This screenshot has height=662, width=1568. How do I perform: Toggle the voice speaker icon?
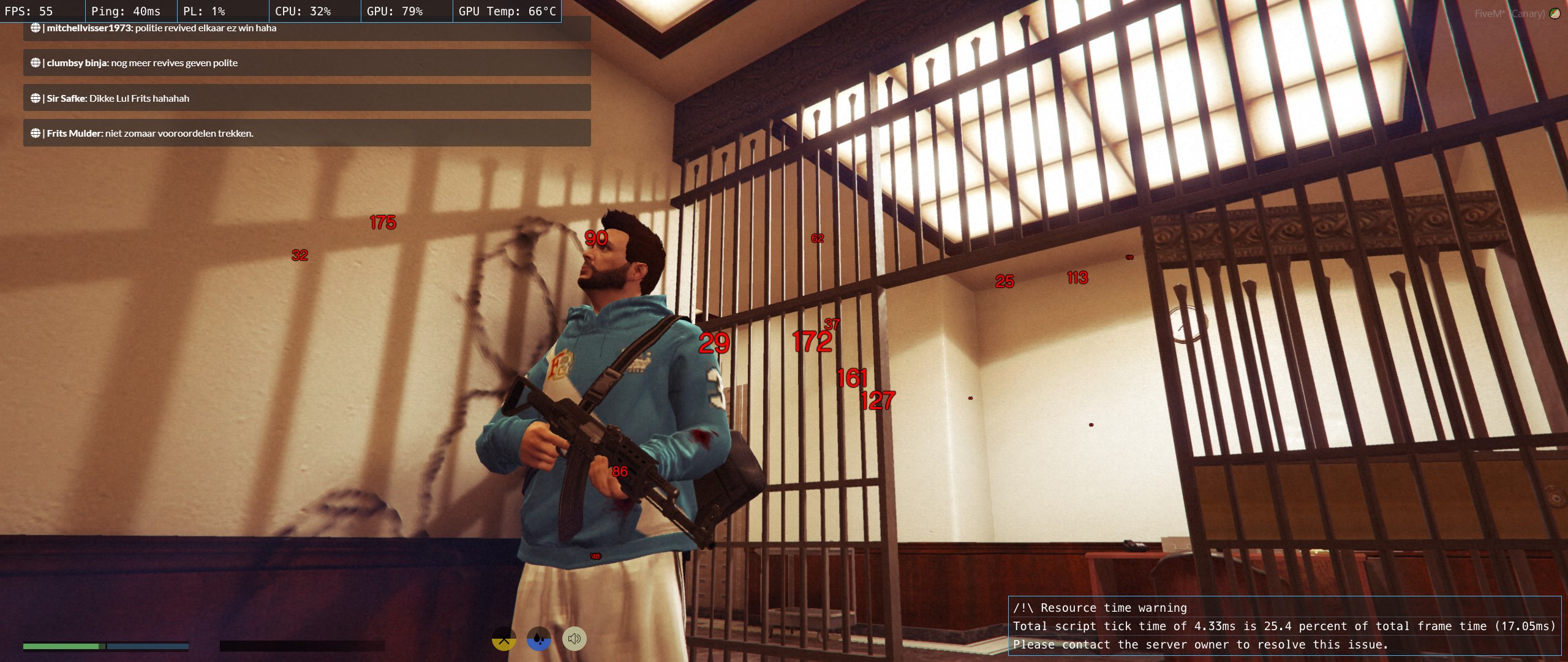point(574,639)
